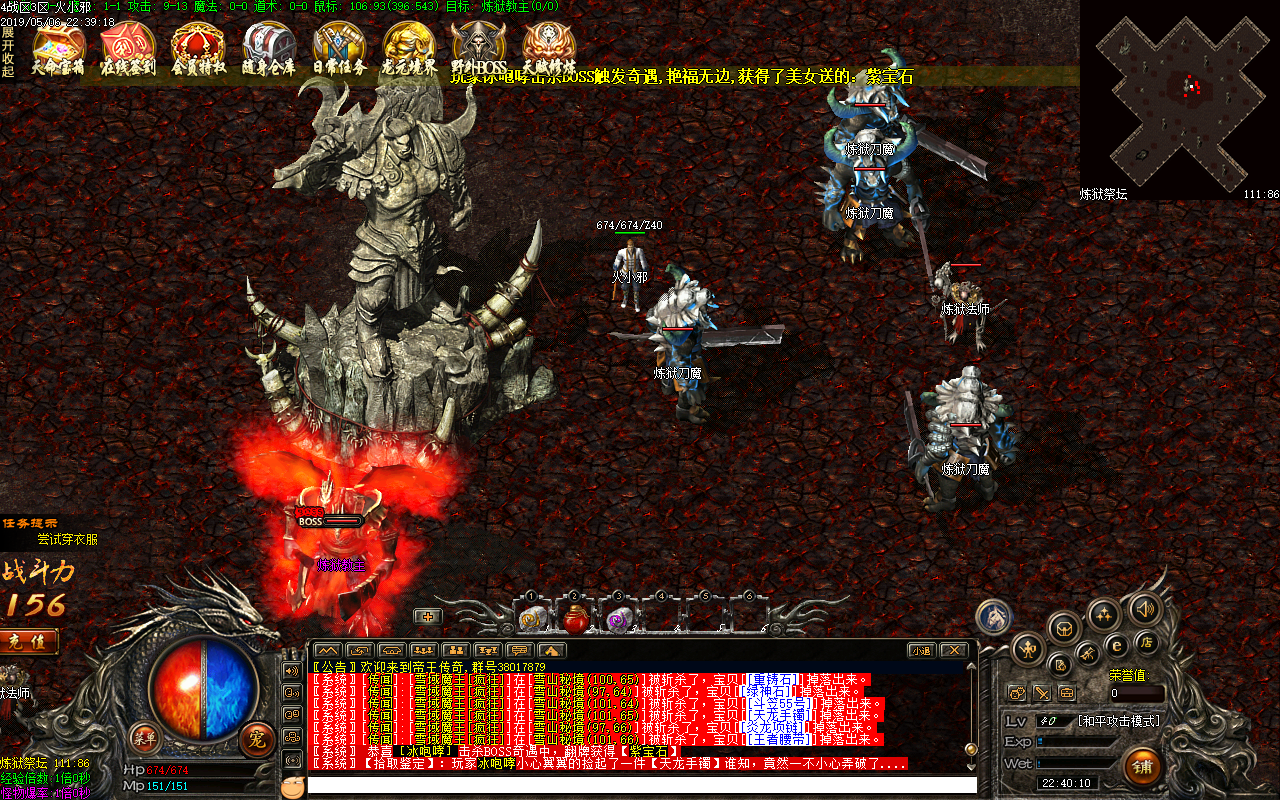Close the chat panel with the X button
Screen dimensions: 1280x800
955,651
